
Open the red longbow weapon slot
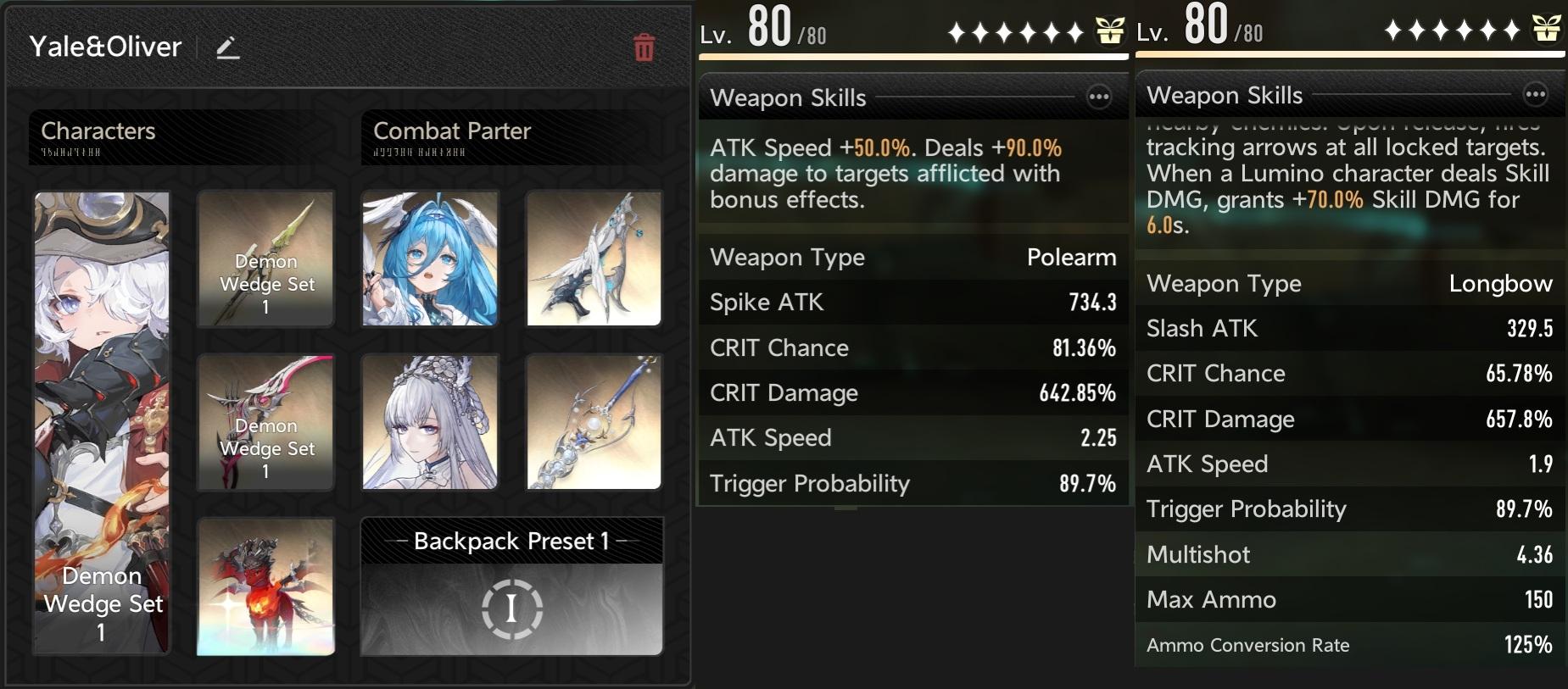coord(265,422)
